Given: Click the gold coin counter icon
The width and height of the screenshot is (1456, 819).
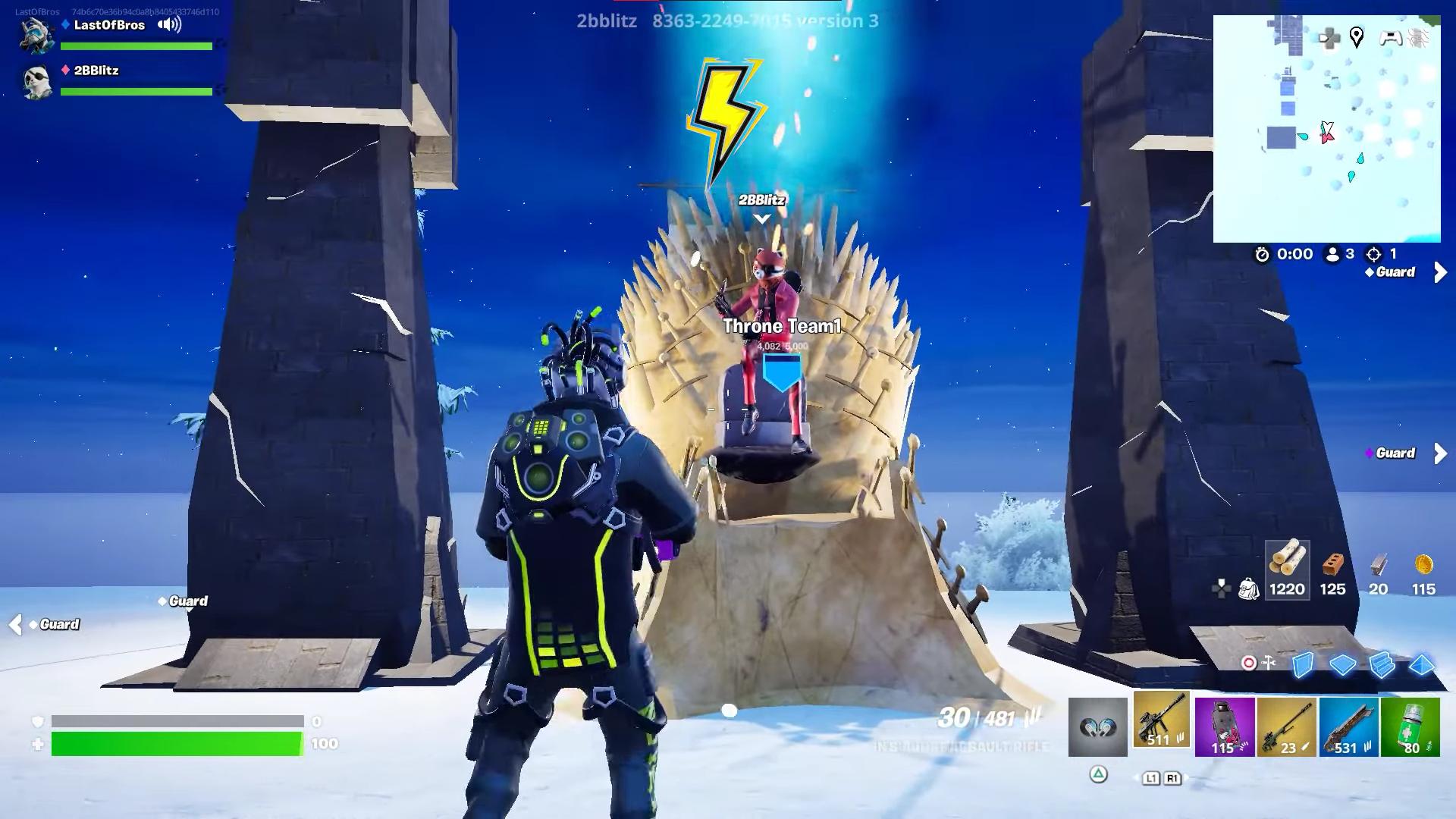Looking at the screenshot, I should pos(1423,566).
